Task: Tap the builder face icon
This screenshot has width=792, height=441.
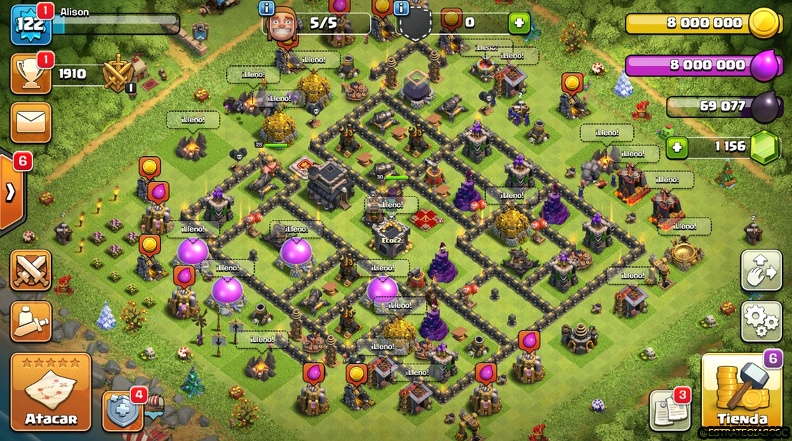Action: [281, 22]
